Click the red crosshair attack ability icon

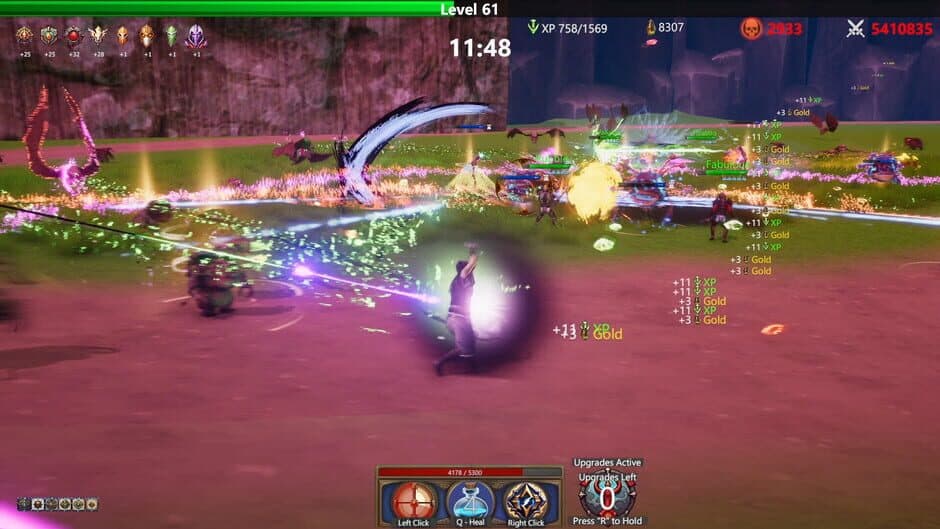coord(413,502)
